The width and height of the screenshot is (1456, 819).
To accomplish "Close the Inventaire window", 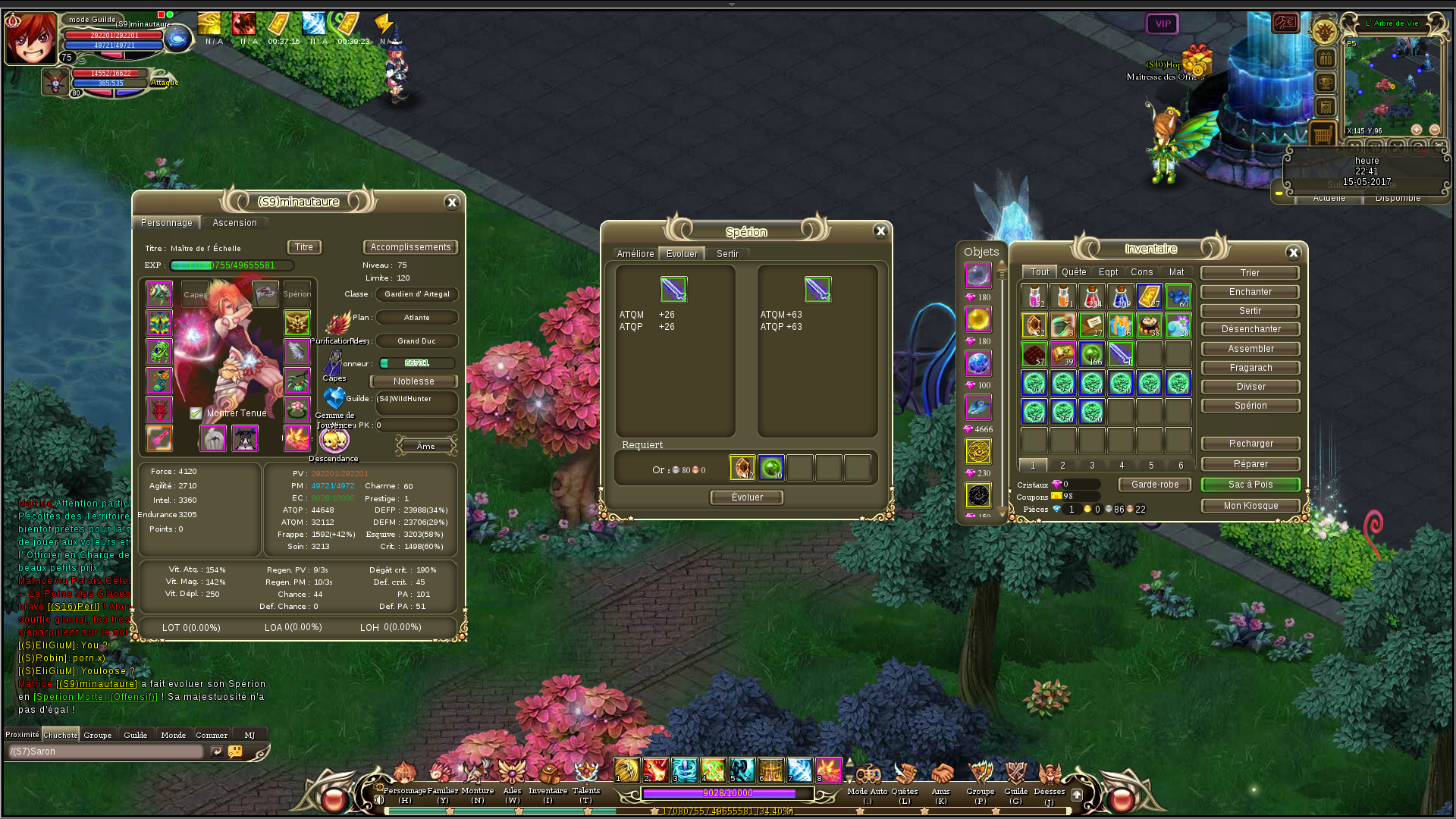I will pyautogui.click(x=1294, y=253).
